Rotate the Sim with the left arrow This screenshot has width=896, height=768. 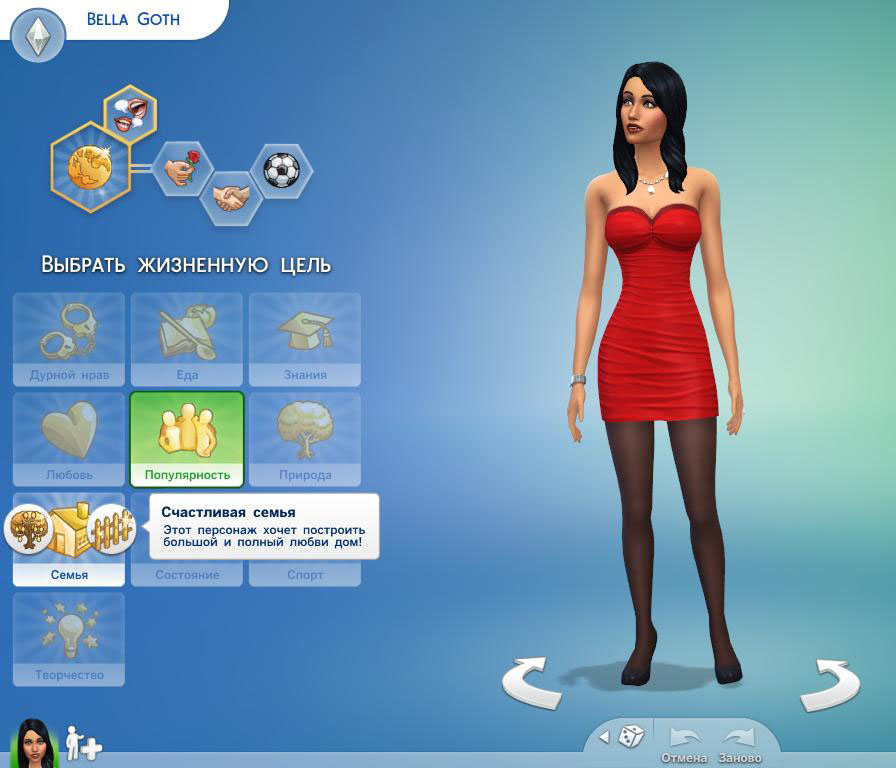[531, 684]
